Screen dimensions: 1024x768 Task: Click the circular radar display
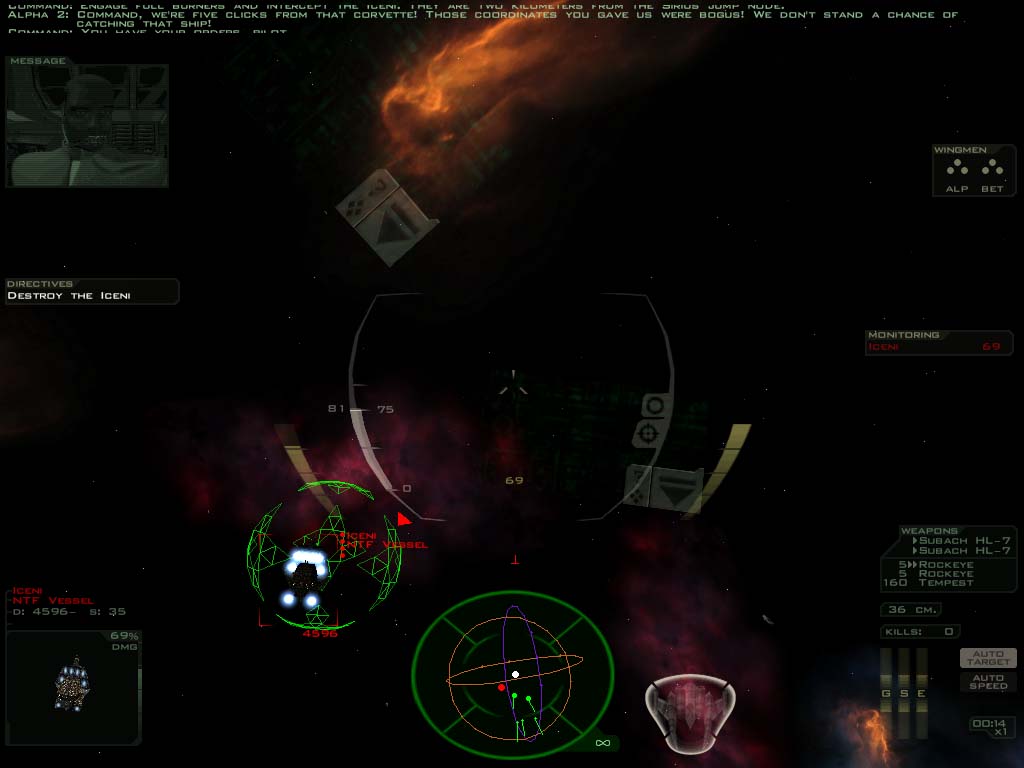pyautogui.click(x=513, y=680)
